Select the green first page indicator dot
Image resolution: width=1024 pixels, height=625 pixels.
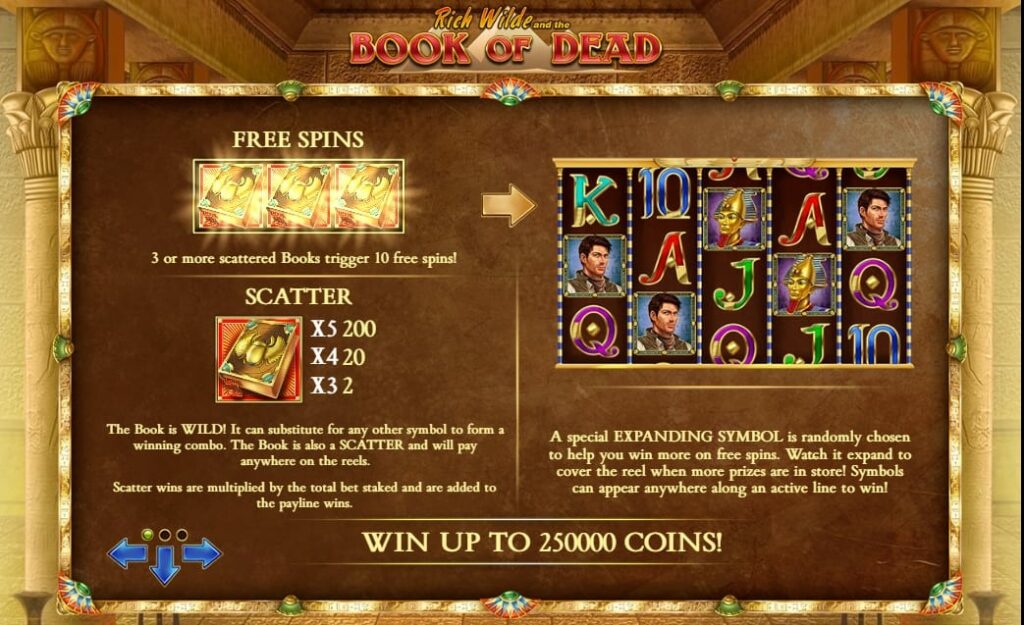[148, 534]
